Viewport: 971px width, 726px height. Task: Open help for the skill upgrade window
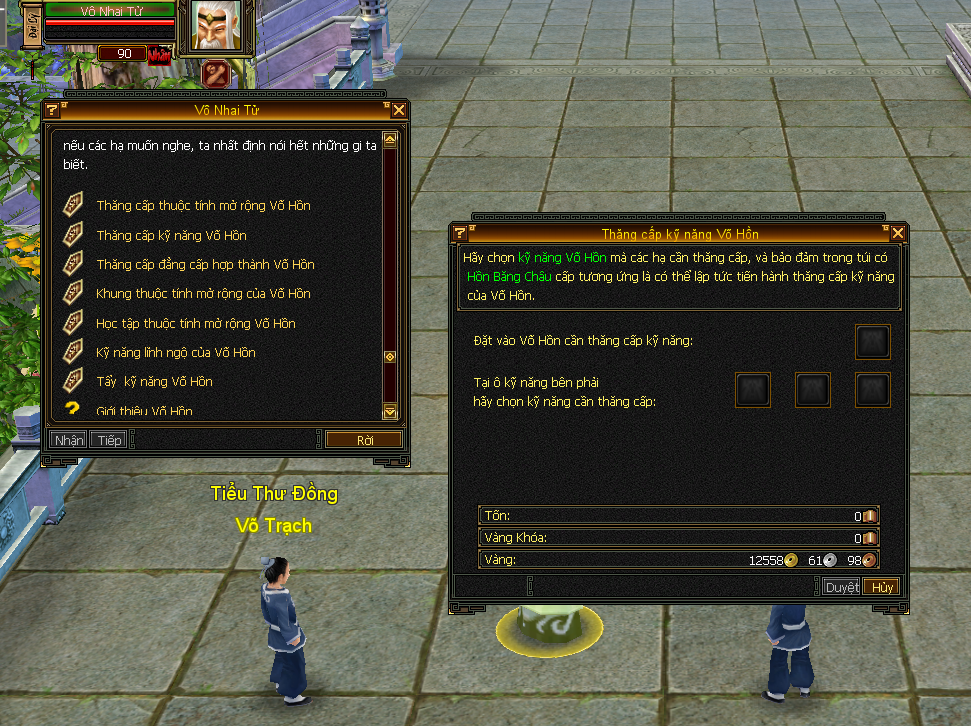pyautogui.click(x=460, y=234)
